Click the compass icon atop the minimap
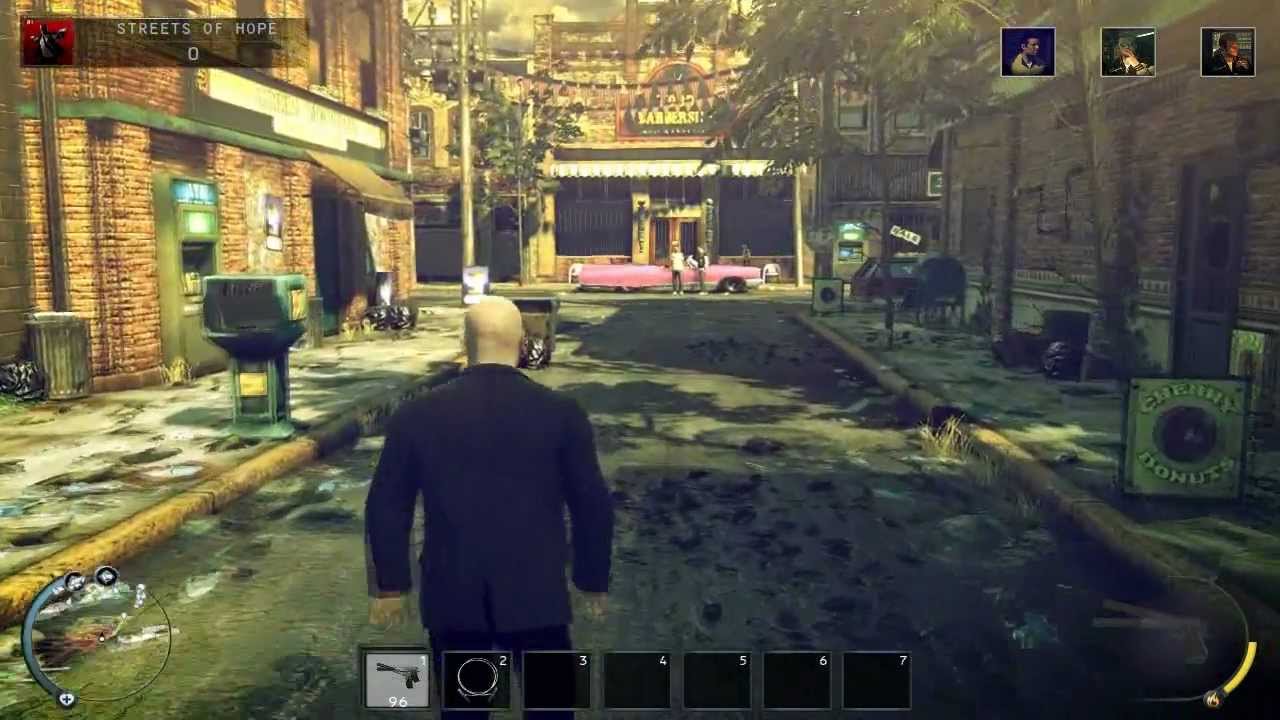This screenshot has height=720, width=1280. point(106,577)
